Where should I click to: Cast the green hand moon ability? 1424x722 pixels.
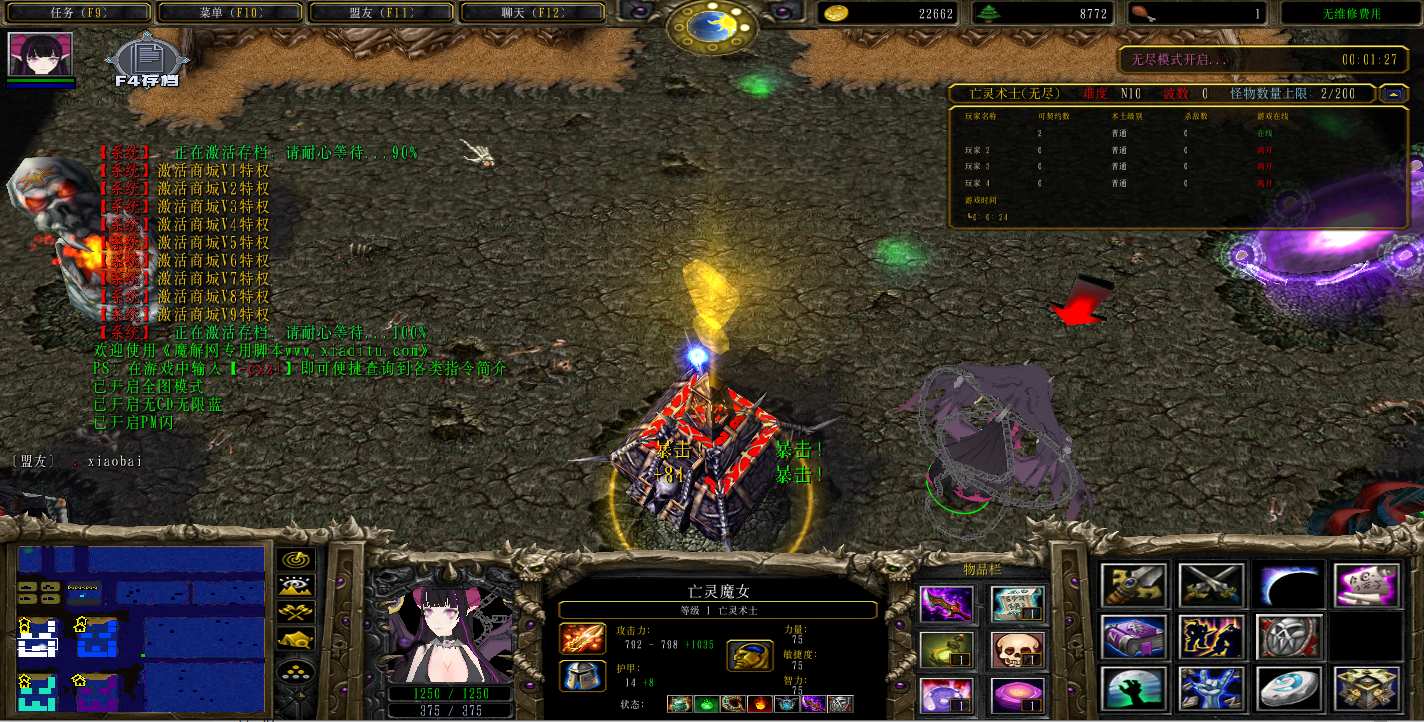click(1134, 689)
